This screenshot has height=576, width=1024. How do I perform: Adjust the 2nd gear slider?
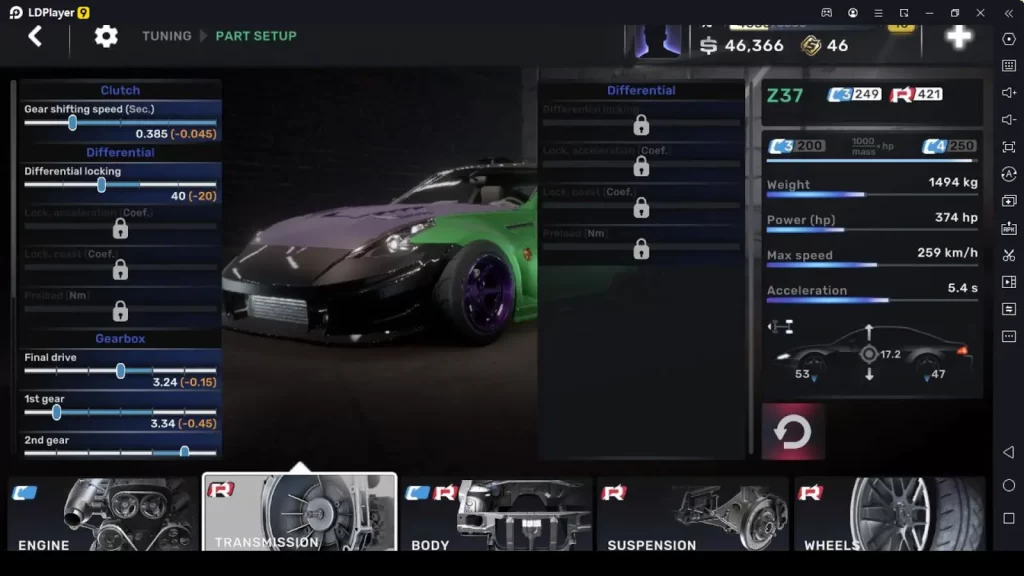(184, 452)
